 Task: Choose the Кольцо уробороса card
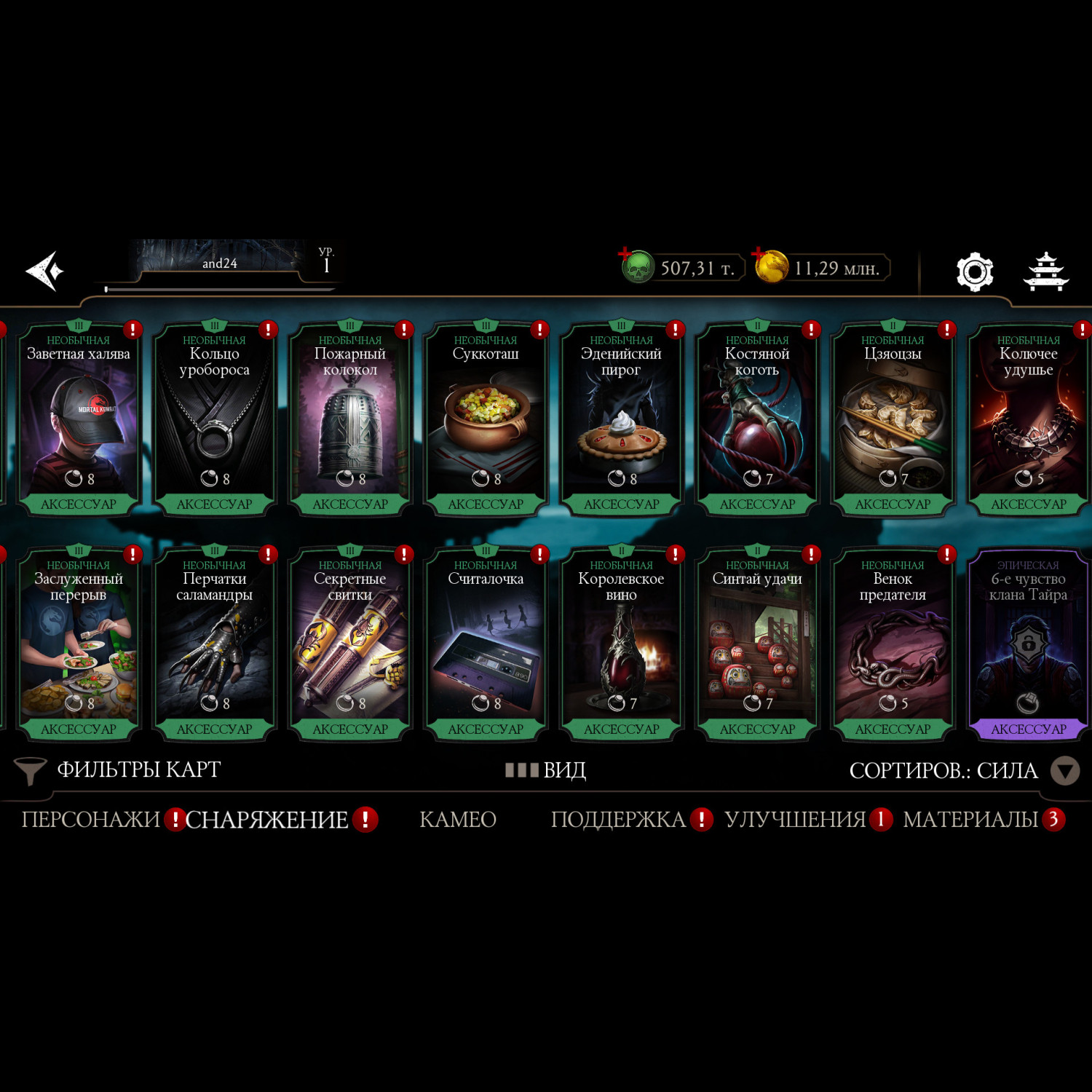click(x=214, y=420)
